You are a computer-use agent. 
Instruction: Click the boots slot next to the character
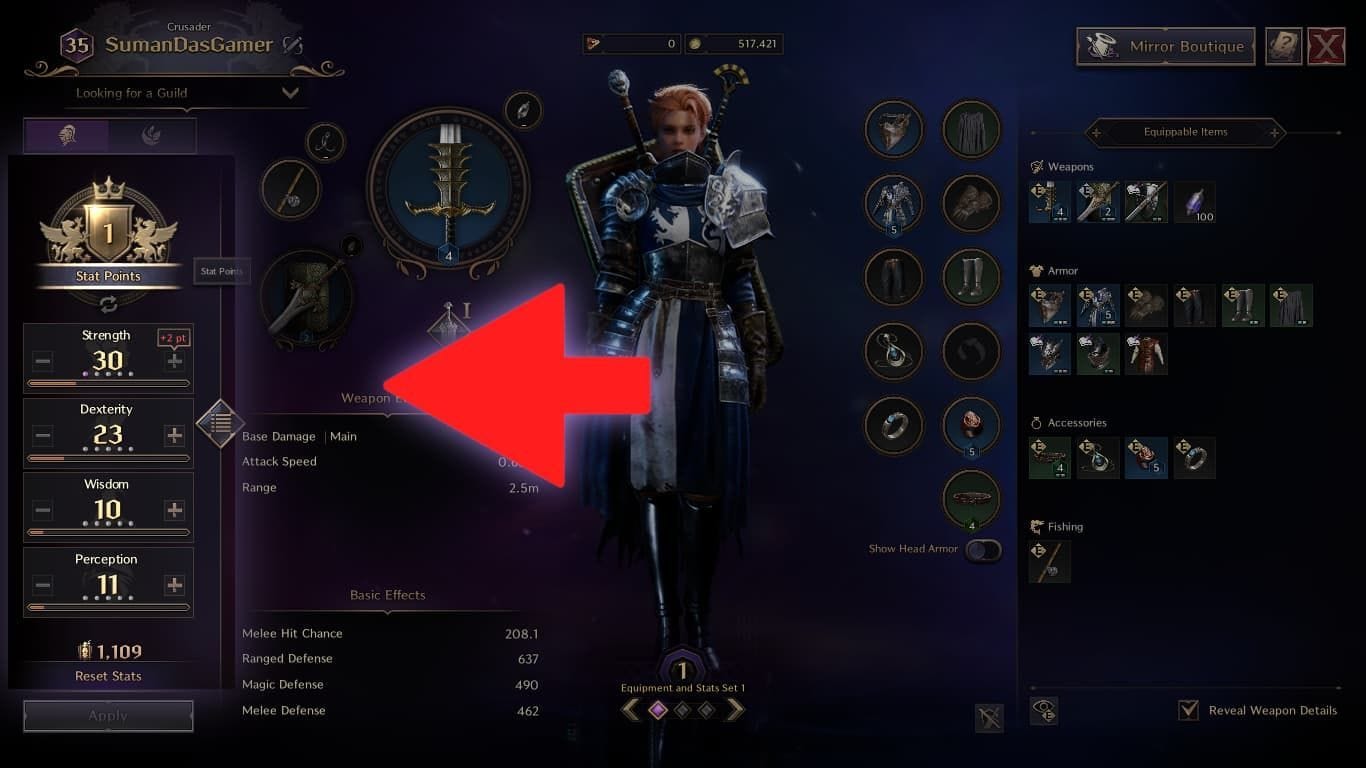click(969, 278)
